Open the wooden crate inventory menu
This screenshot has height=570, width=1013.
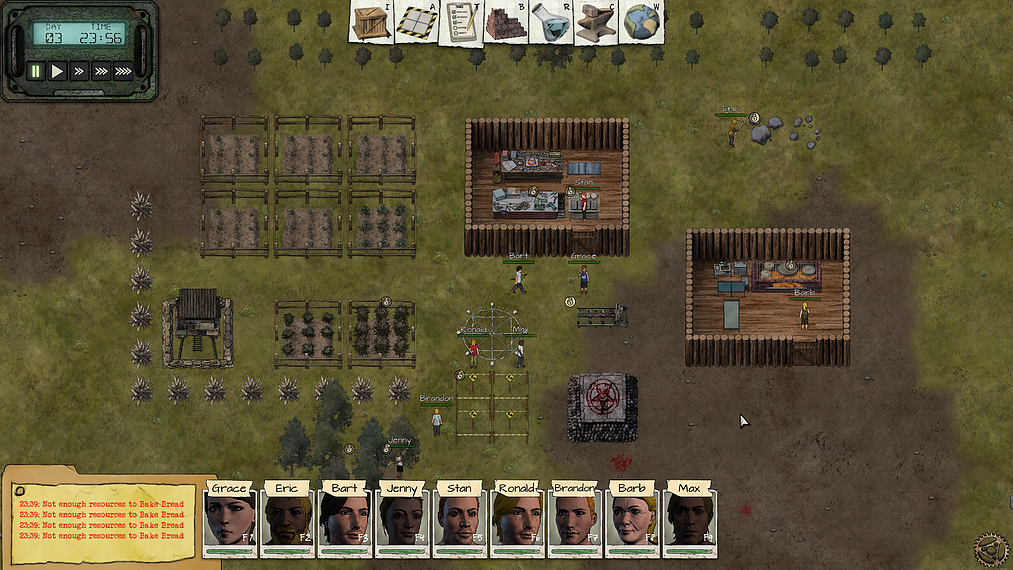[x=371, y=22]
